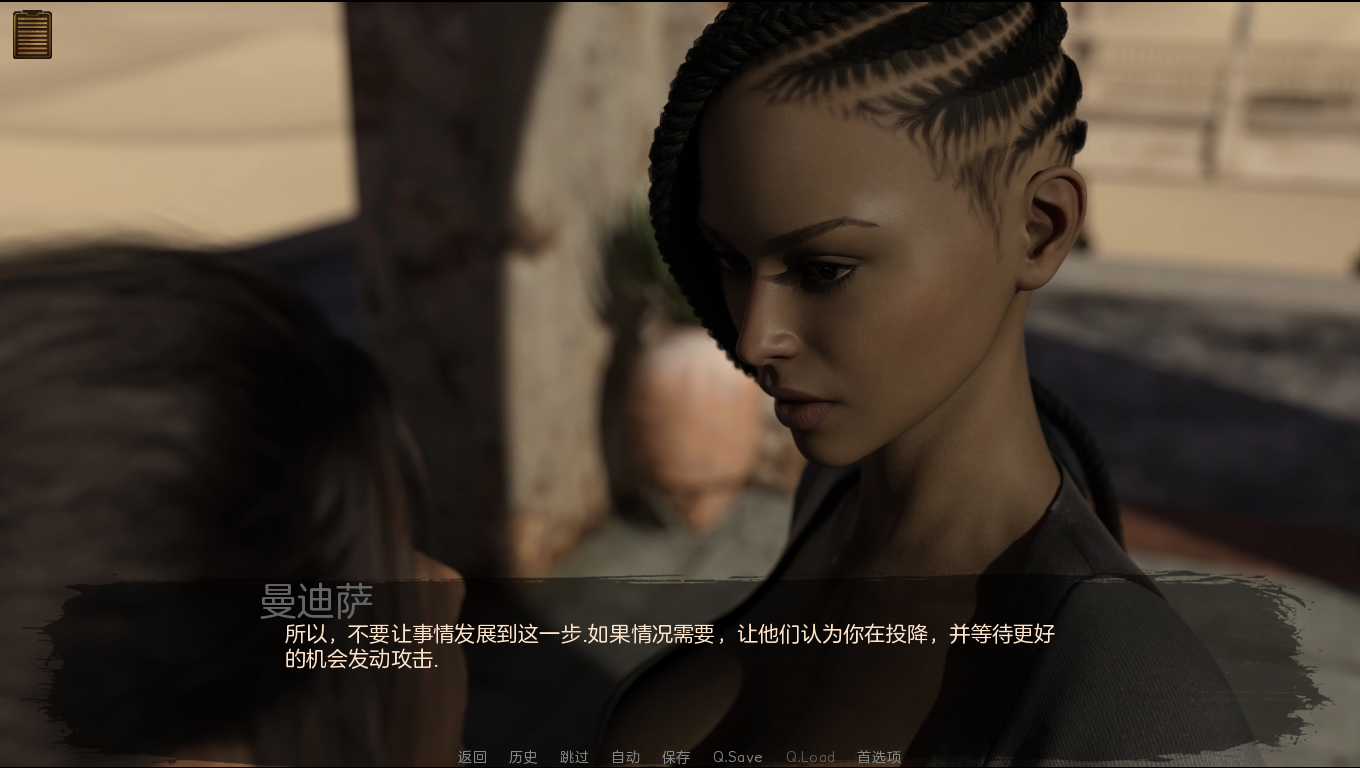Rewind to the previous line with 返回
Image resolution: width=1360 pixels, height=768 pixels.
click(471, 757)
